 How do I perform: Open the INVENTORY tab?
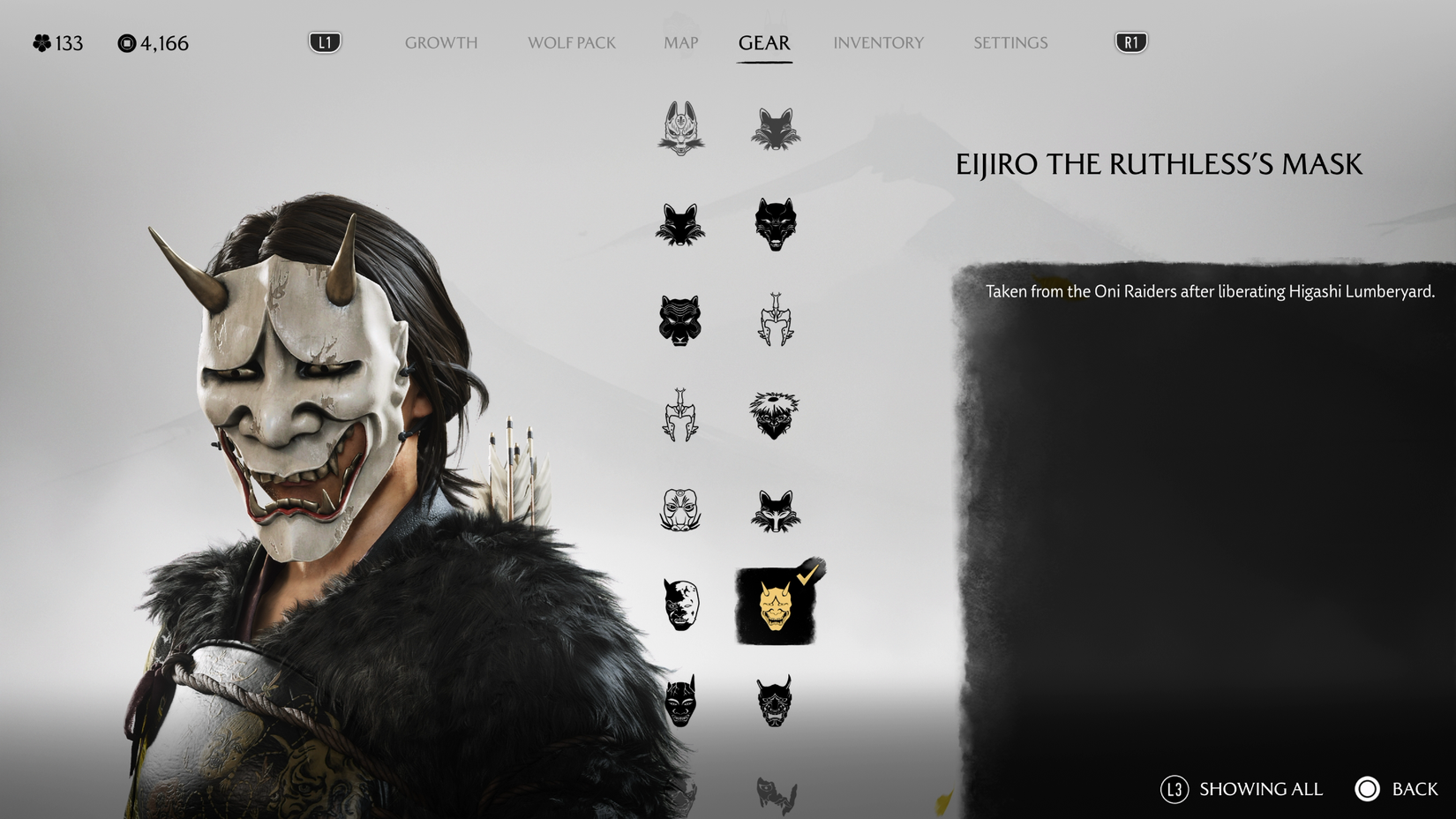tap(879, 42)
